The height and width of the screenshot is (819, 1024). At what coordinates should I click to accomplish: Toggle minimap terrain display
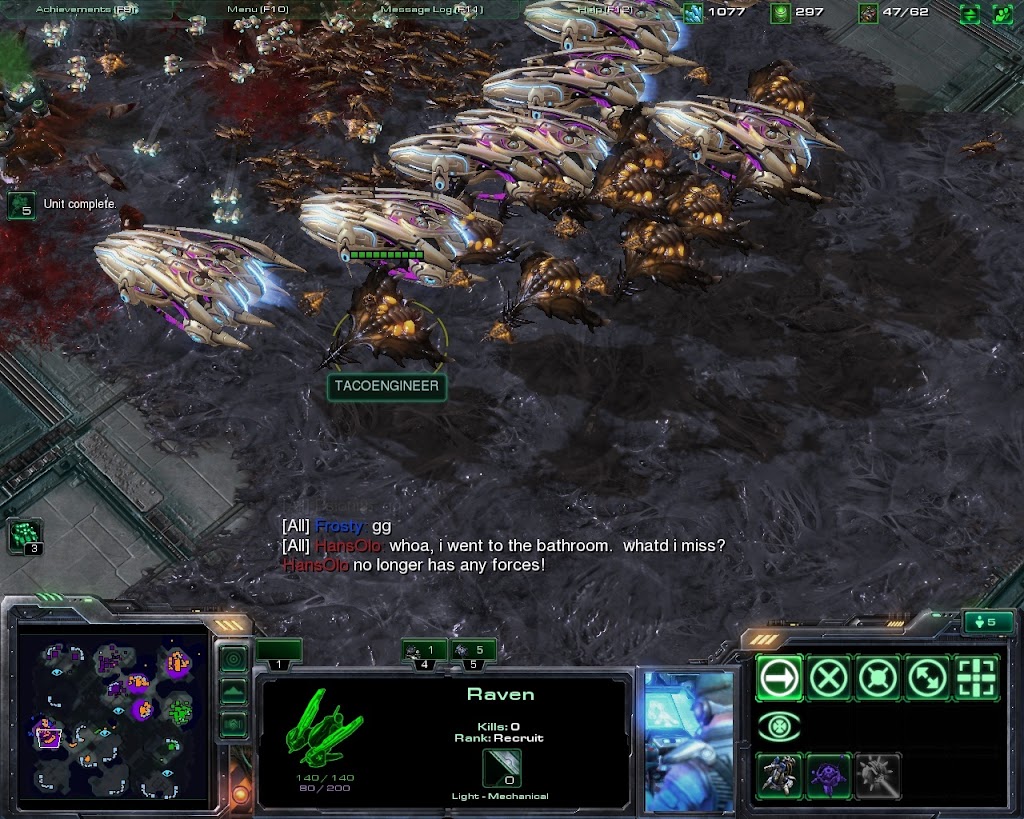233,691
